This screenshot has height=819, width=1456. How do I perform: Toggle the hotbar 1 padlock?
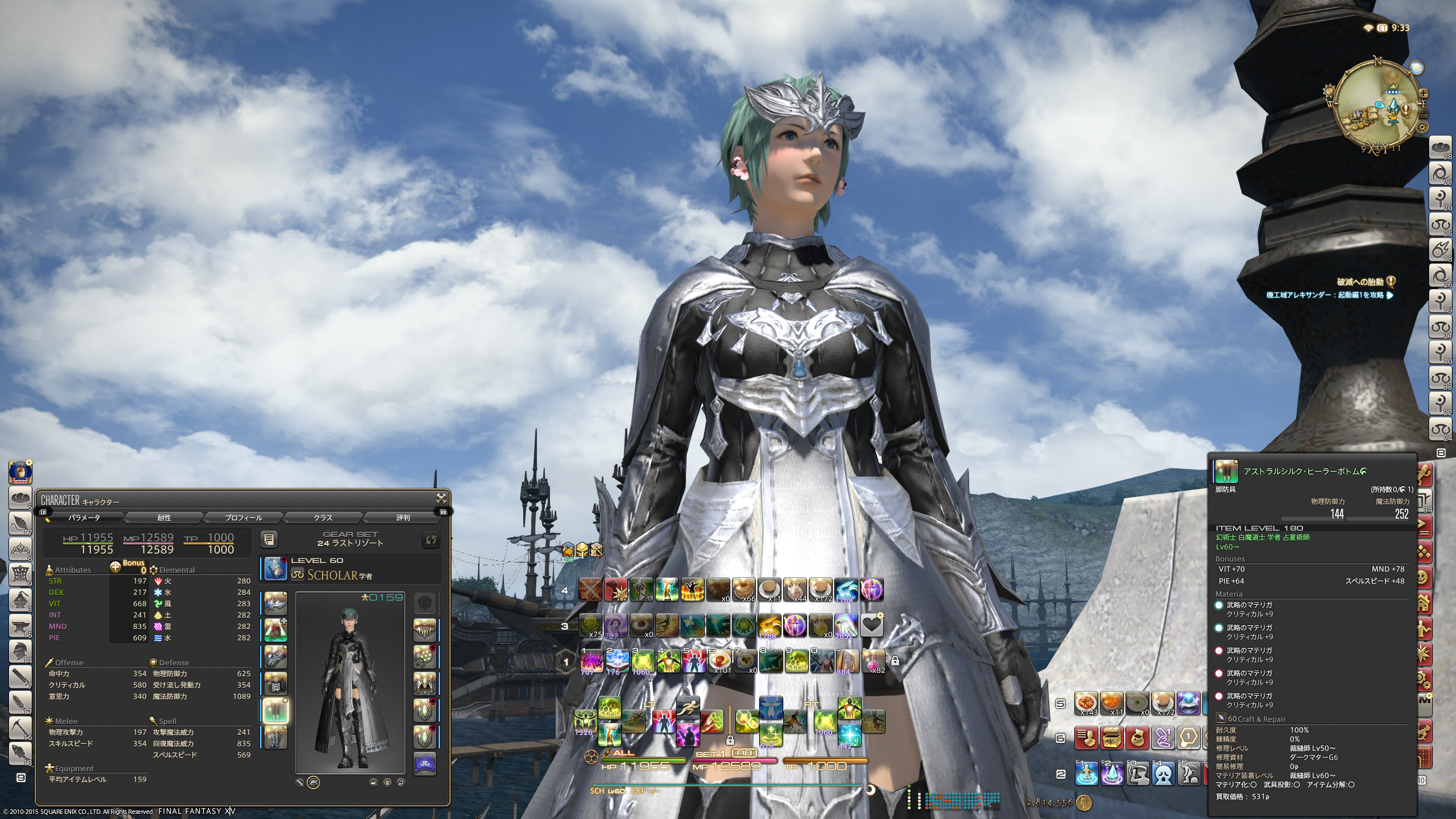895,661
